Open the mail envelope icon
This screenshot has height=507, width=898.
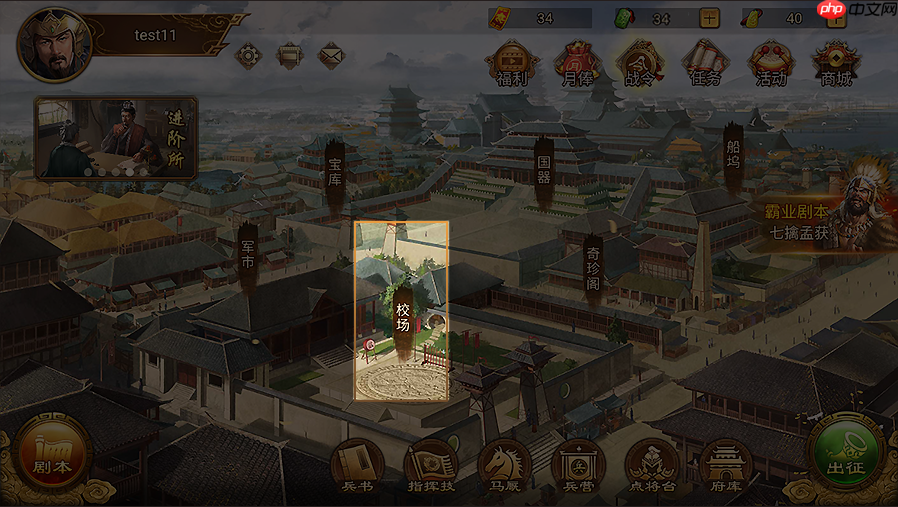coord(331,55)
